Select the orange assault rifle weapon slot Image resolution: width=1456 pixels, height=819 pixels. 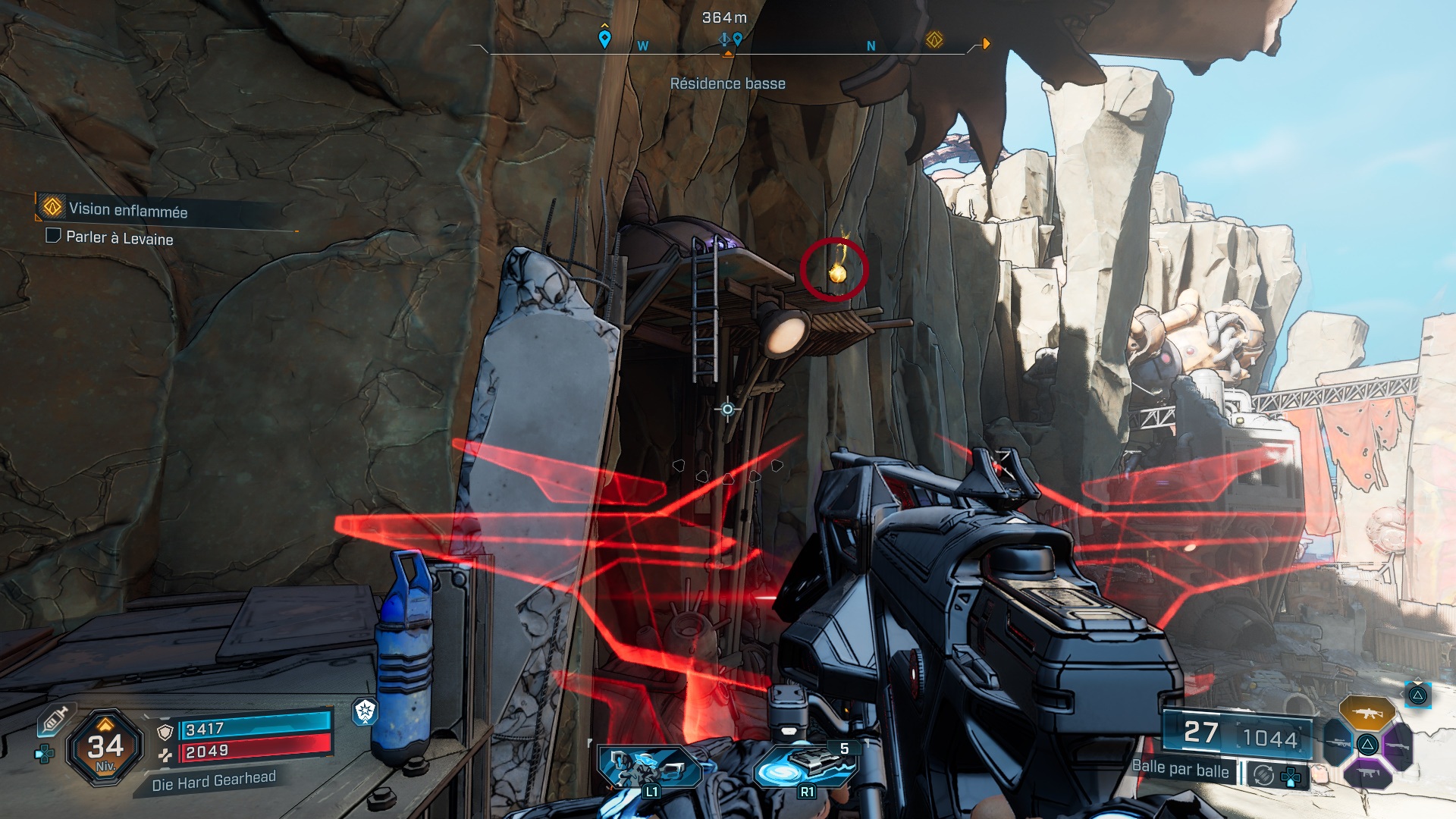point(1367,713)
